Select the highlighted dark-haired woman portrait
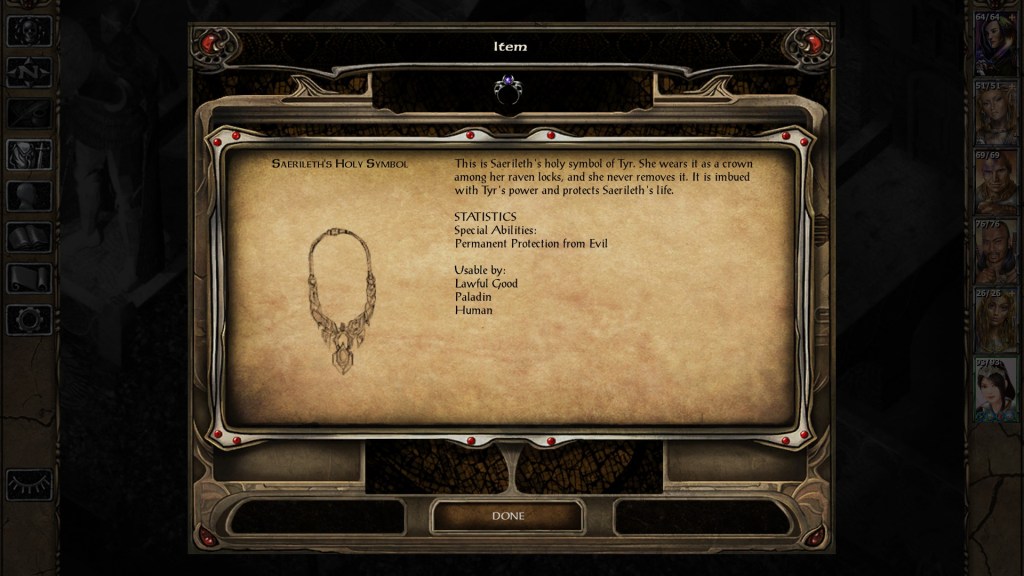Screen dimensions: 1024x576 [x=995, y=388]
